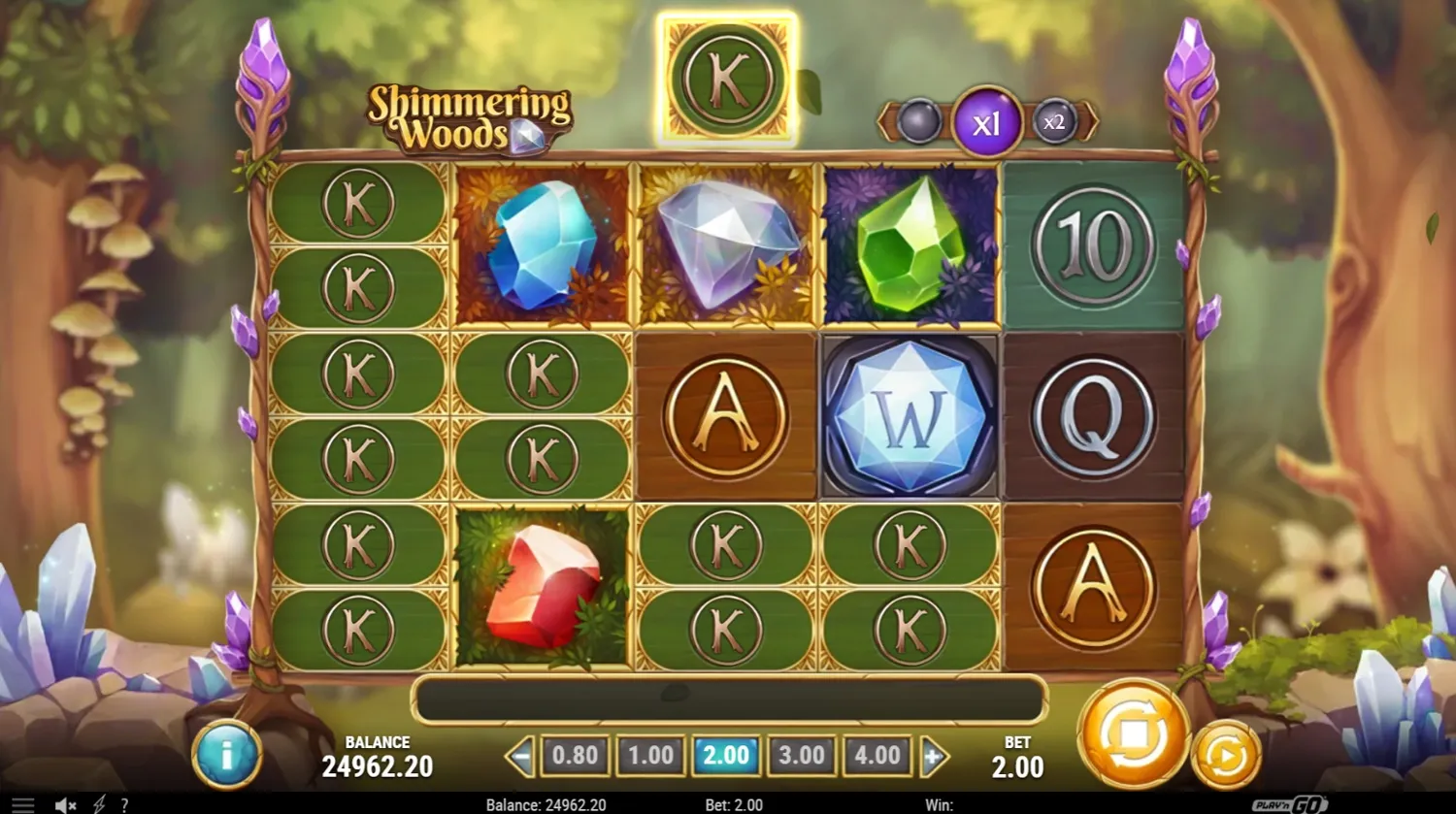Expand options from the 0.80 bet tile
The height and width of the screenshot is (814, 1456).
[x=576, y=754]
